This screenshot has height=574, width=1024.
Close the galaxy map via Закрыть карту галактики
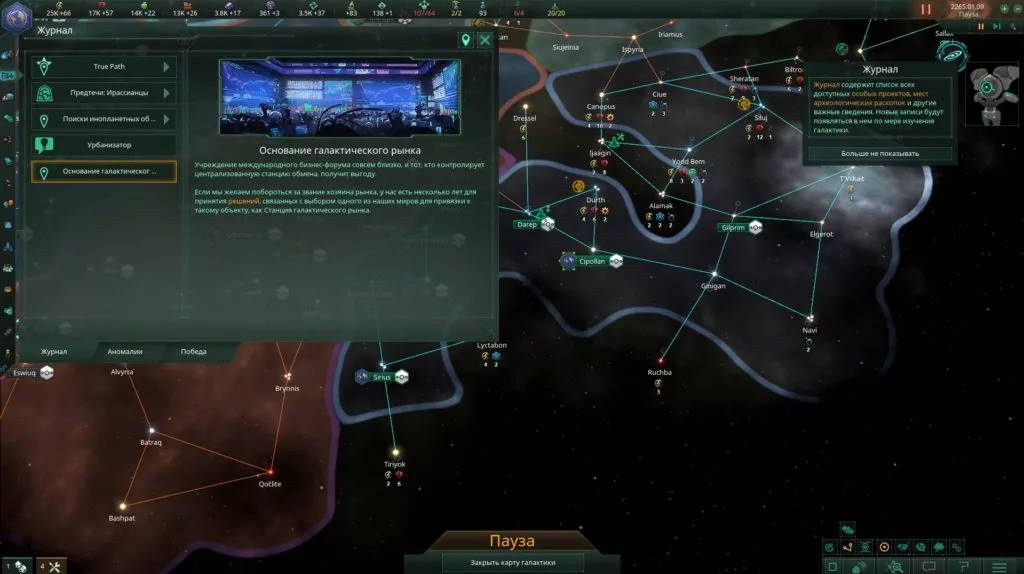point(512,563)
